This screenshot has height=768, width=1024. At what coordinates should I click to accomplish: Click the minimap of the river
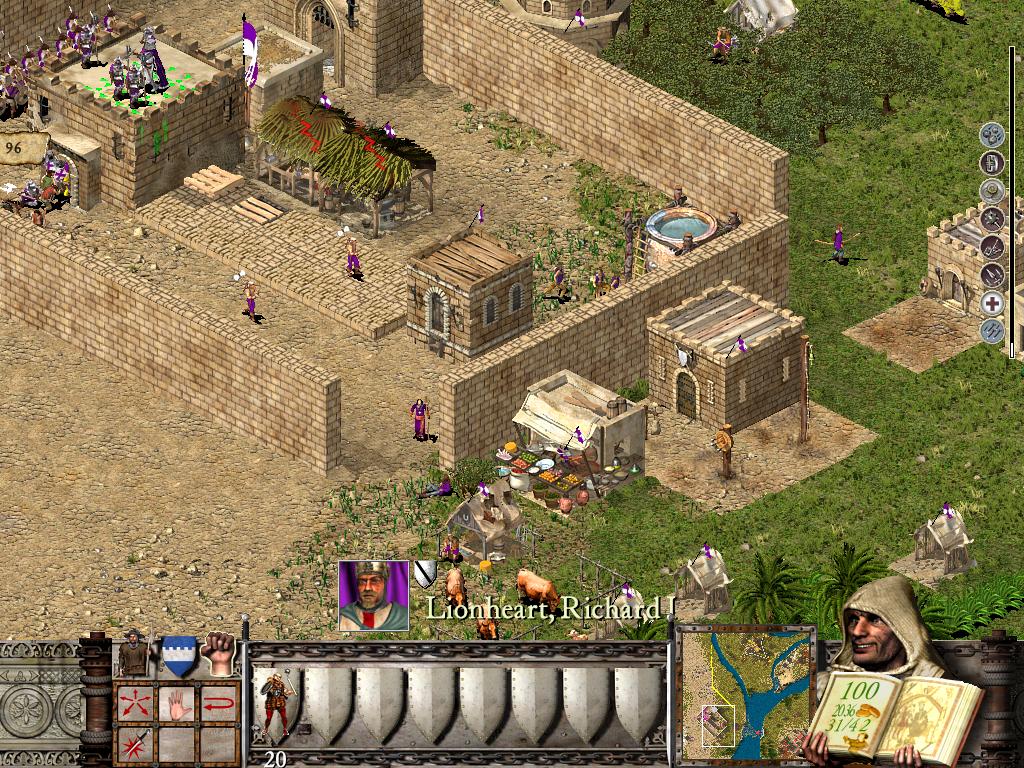tap(747, 691)
